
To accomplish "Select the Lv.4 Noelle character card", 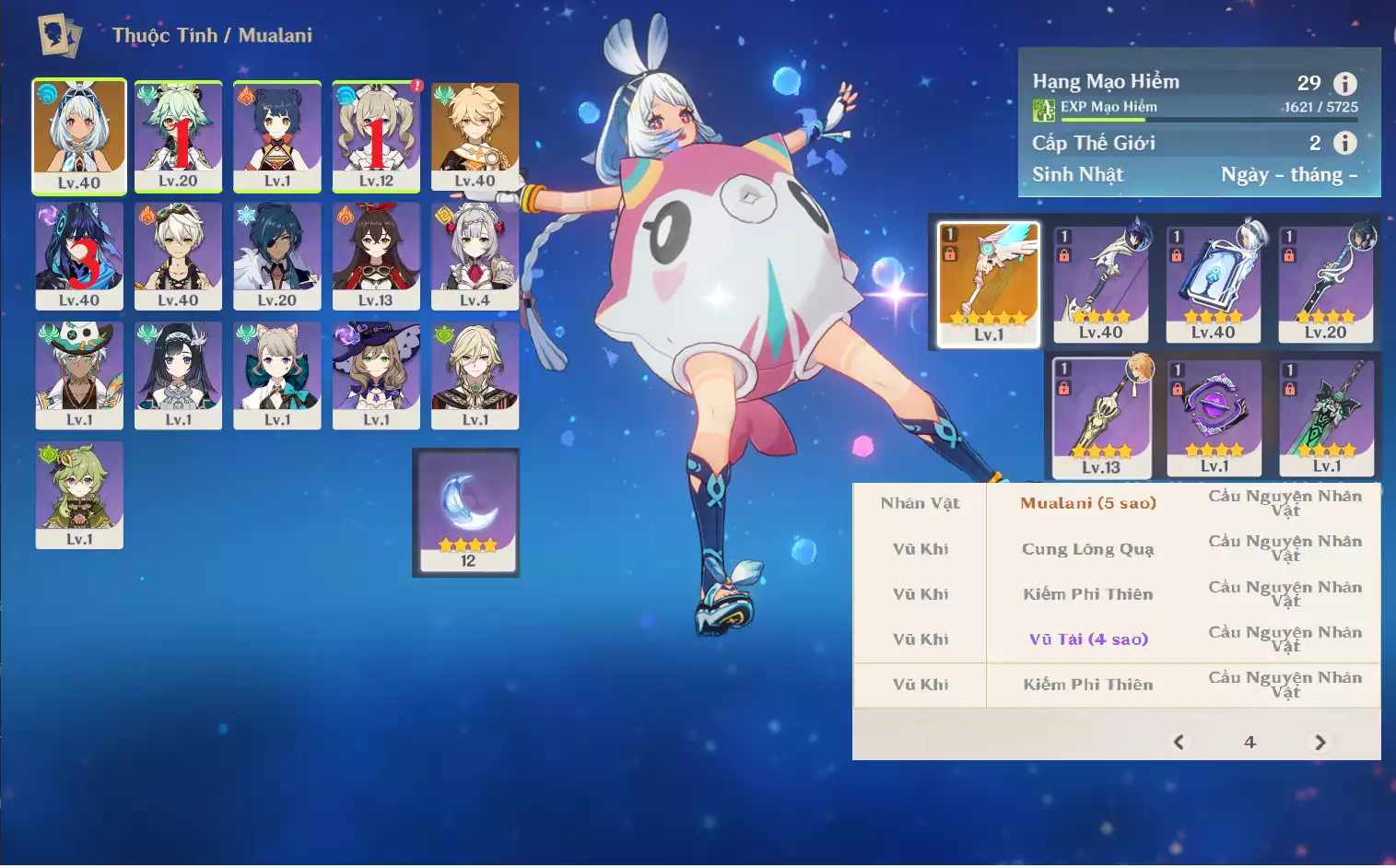I will pyautogui.click(x=475, y=255).
